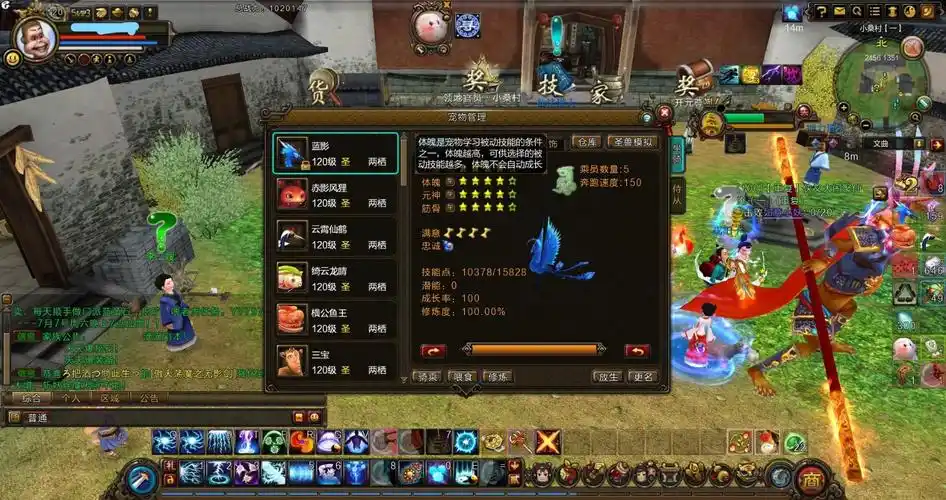Image resolution: width=946 pixels, height=500 pixels.
Task: Select the 云霄仙鹤 pet entry
Action: pos(336,237)
